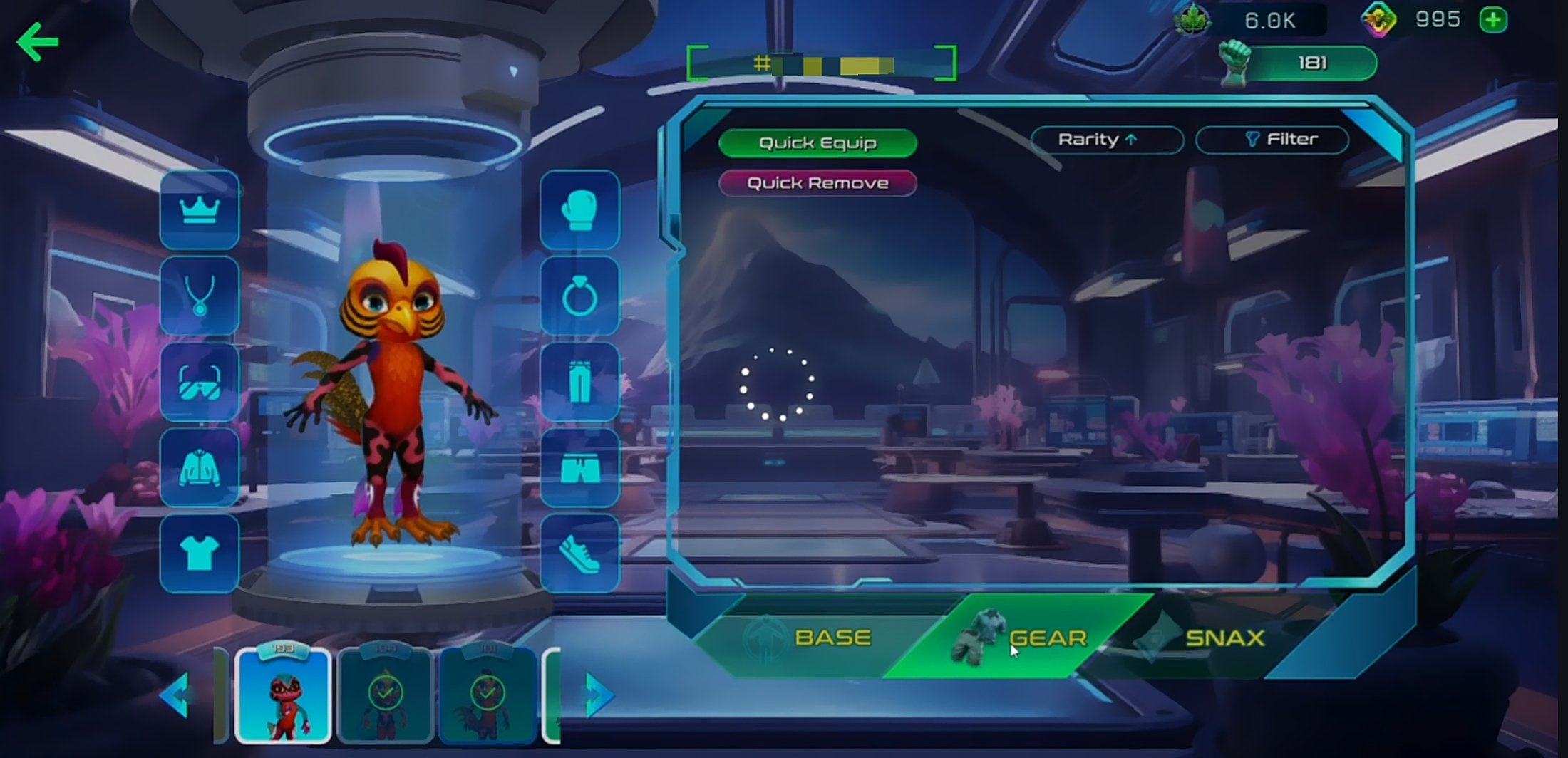Screen dimensions: 1568x758
Task: Add more gems with the plus button
Action: coord(1493,20)
